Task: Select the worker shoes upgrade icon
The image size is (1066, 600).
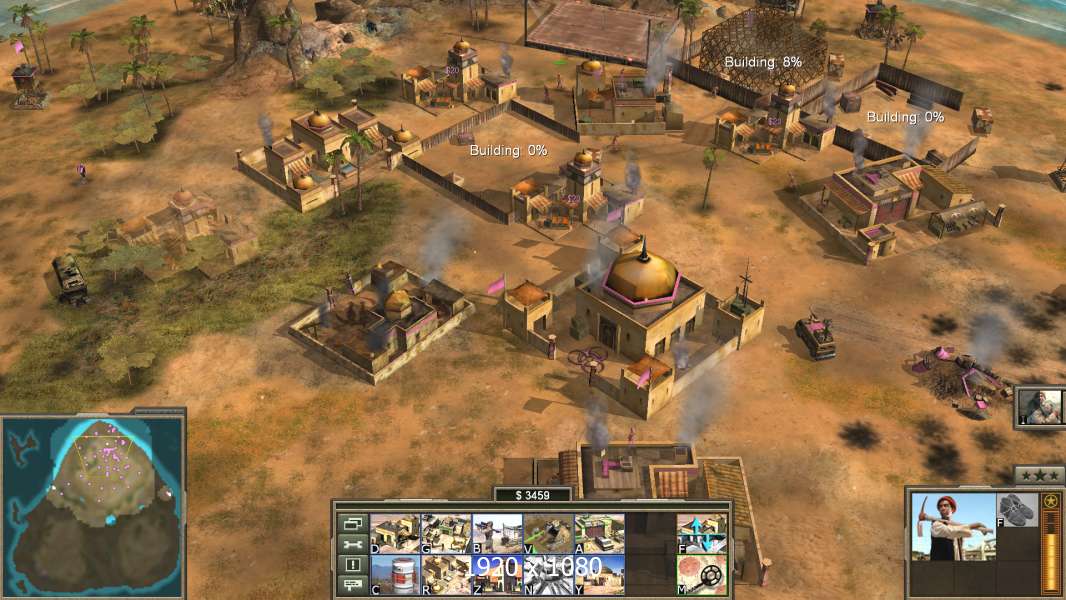Action: tap(1018, 509)
